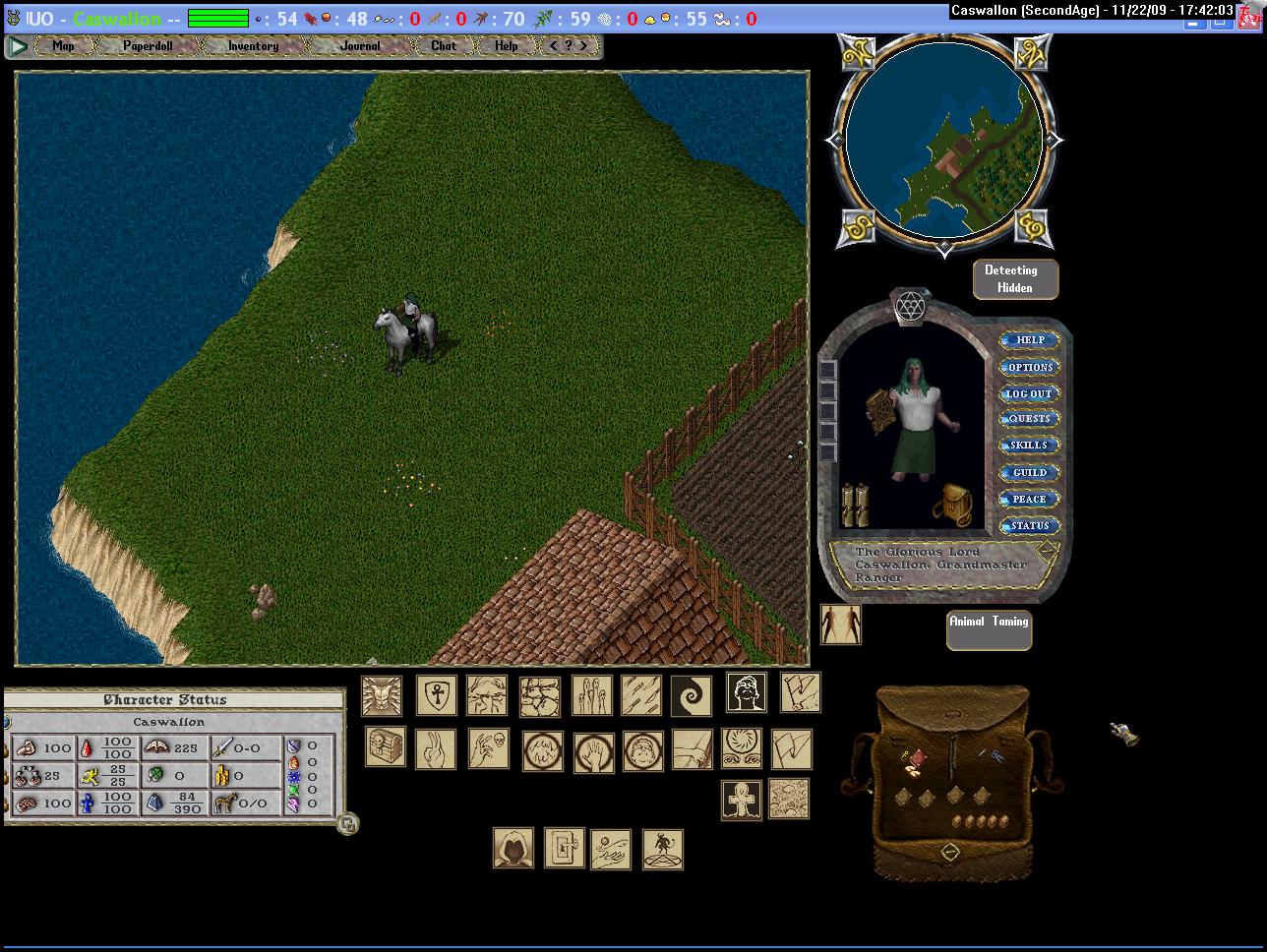
Task: Open the Journal from the top menu bar
Action: pyautogui.click(x=360, y=46)
